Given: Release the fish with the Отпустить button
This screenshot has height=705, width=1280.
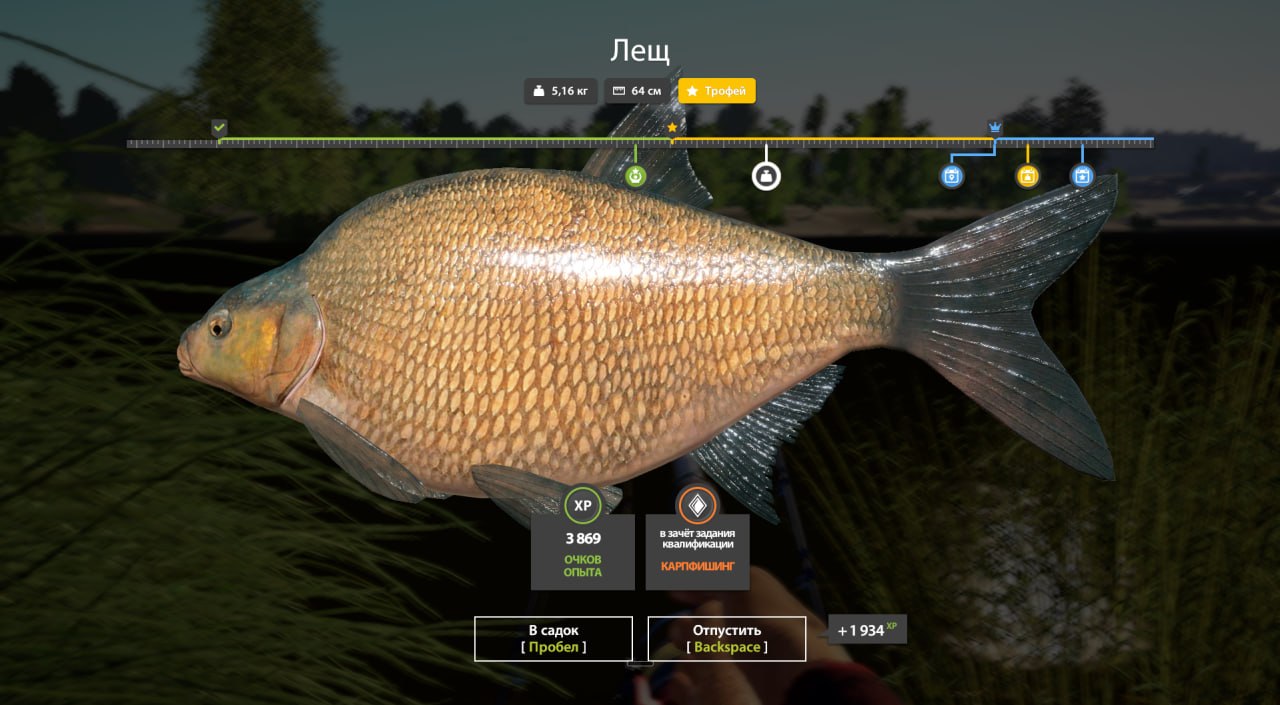Looking at the screenshot, I should point(727,638).
